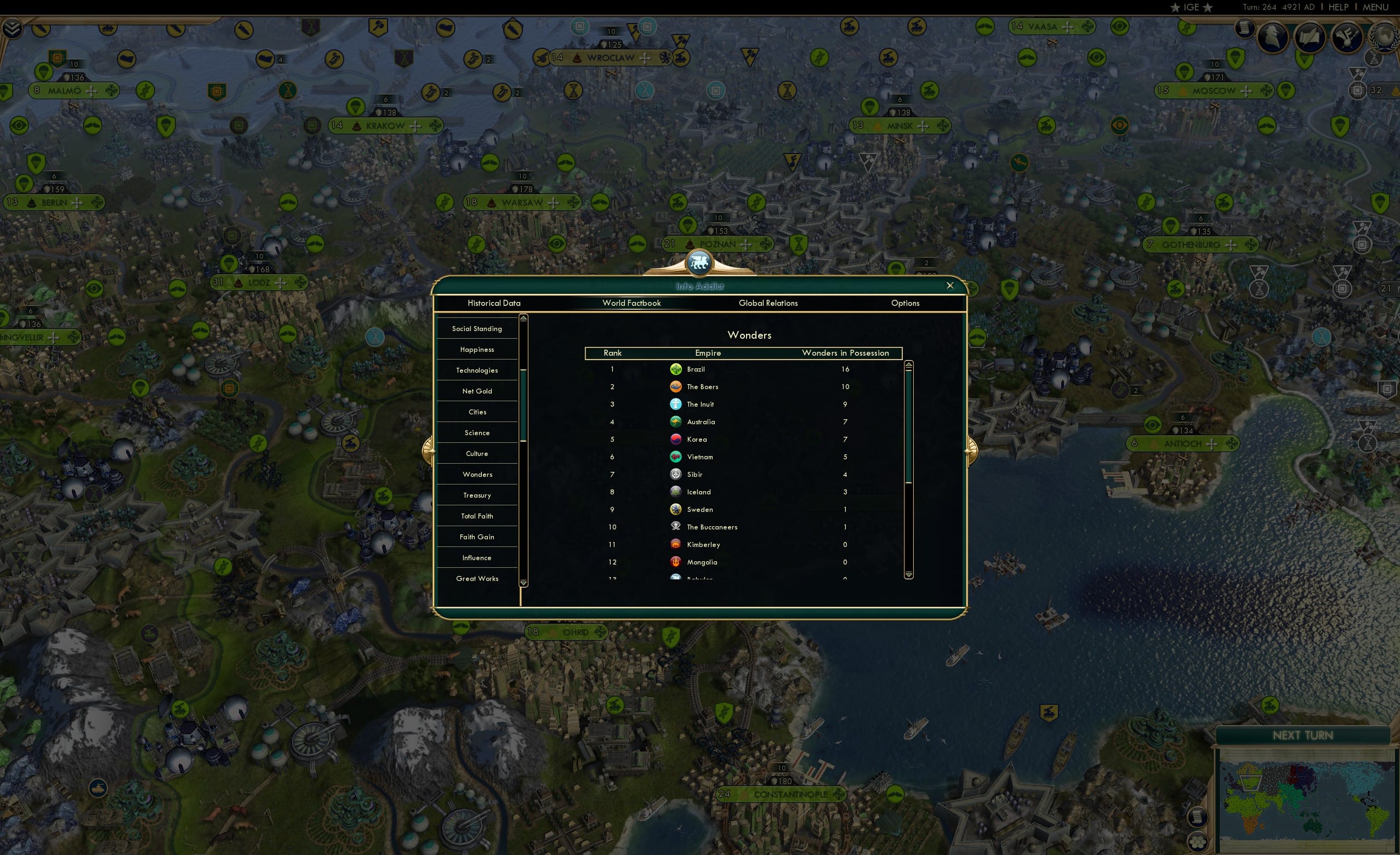This screenshot has height=855, width=1400.
Task: Click the Brazil civilization icon
Action: click(x=675, y=369)
